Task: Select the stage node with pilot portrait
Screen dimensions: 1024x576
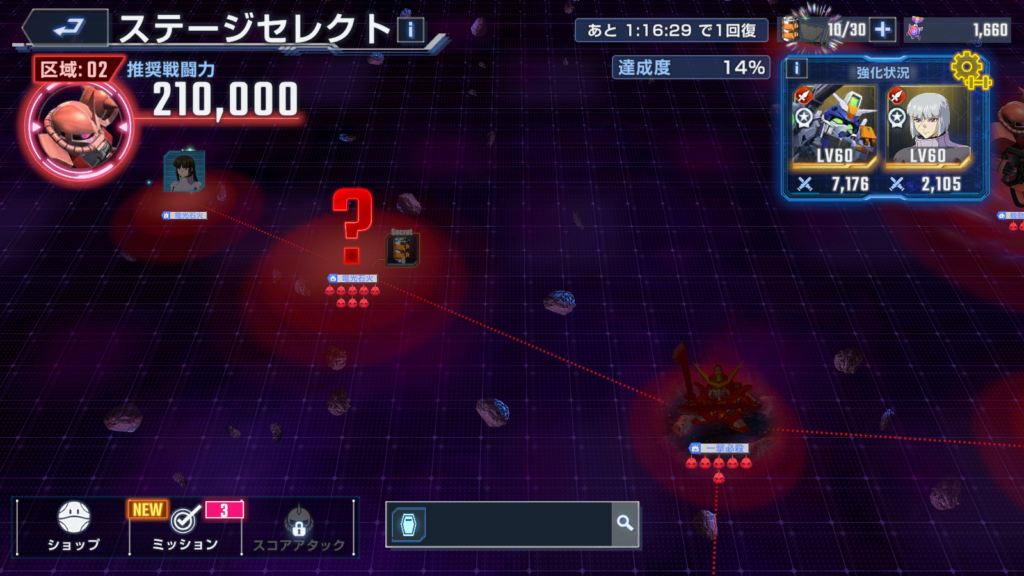Action: (184, 172)
